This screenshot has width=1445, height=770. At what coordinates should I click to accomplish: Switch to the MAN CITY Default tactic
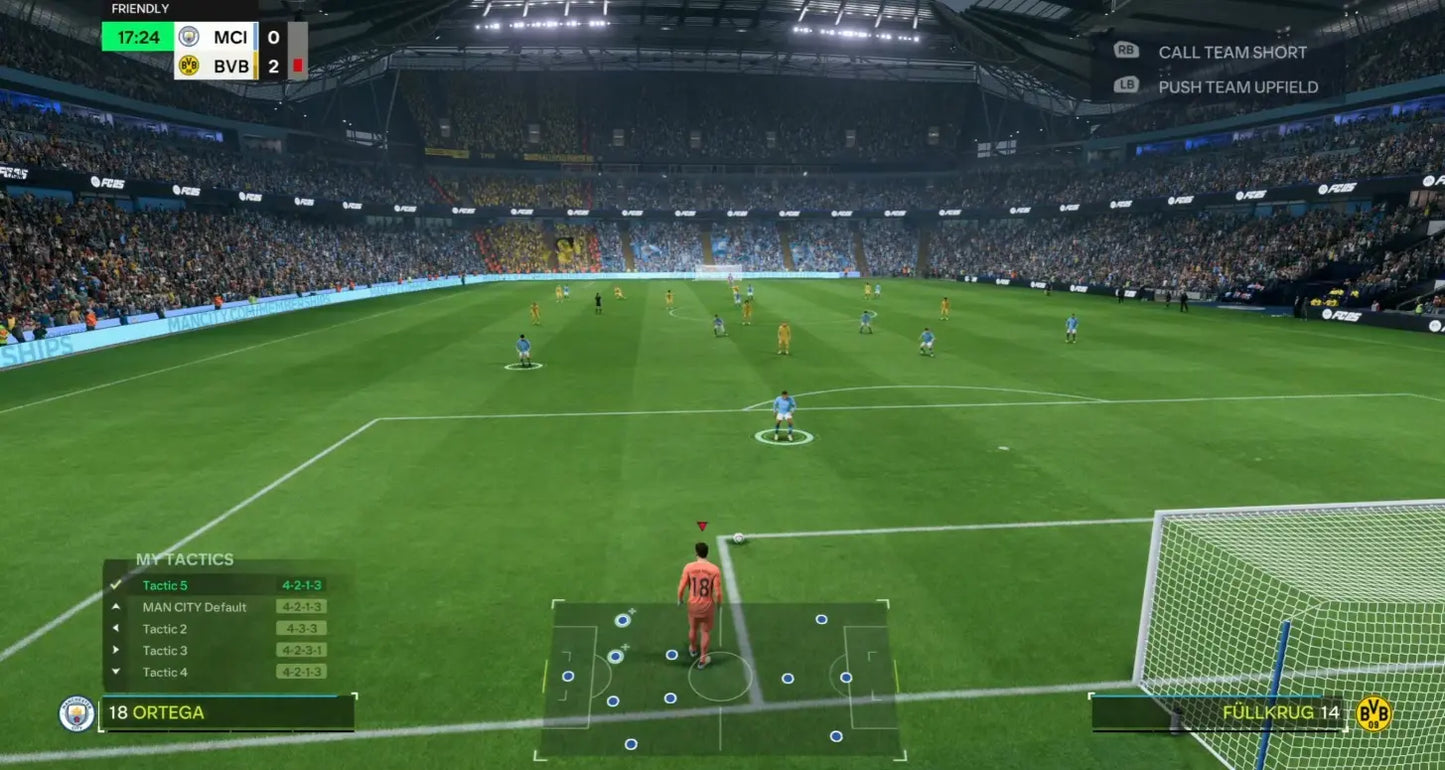(x=195, y=607)
